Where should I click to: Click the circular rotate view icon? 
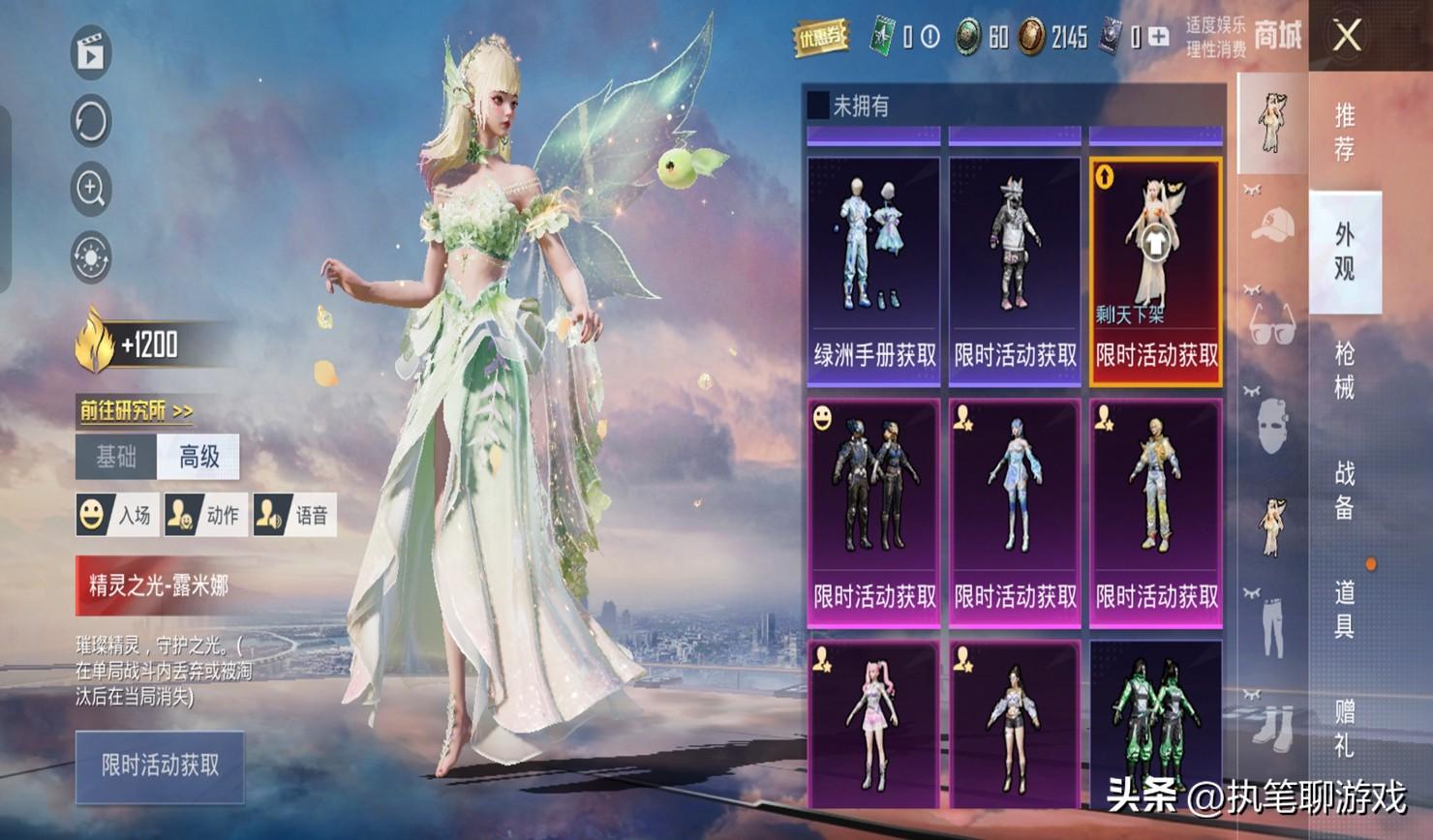point(91,122)
